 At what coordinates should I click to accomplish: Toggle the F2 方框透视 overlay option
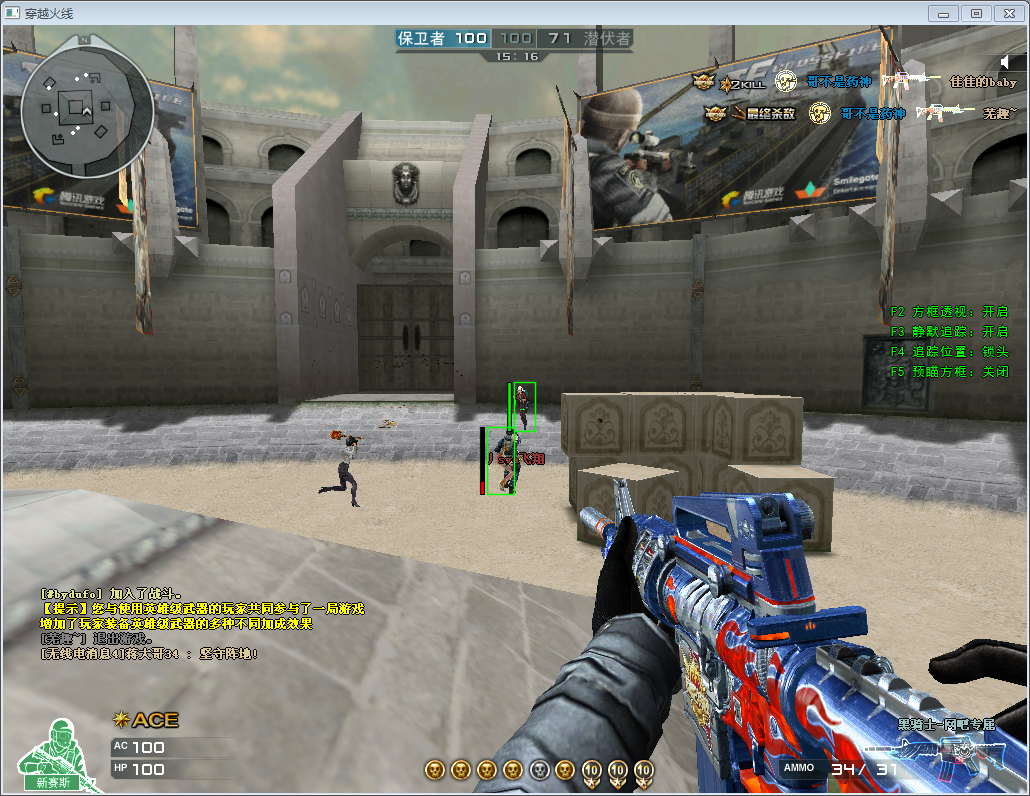pos(949,312)
